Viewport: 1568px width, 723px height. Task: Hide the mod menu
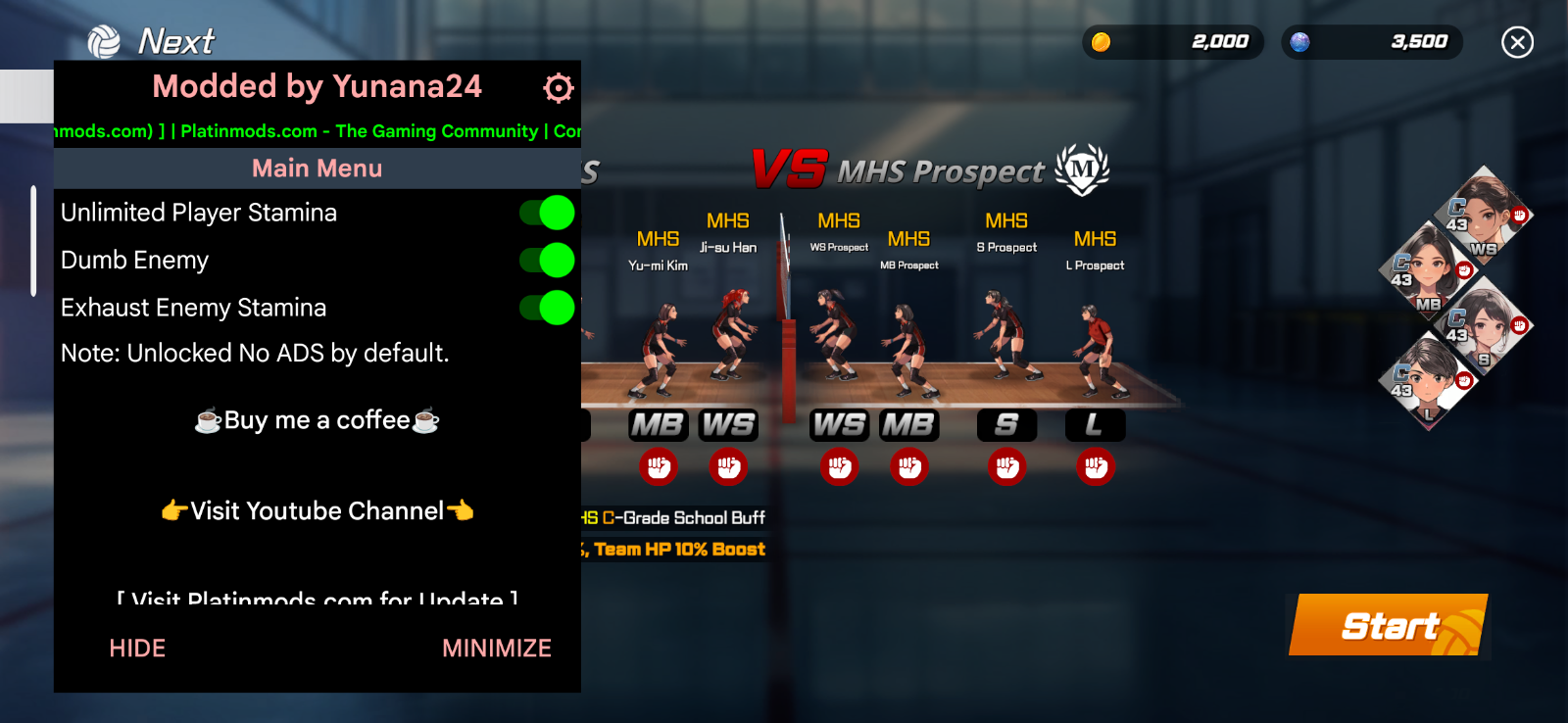point(137,648)
